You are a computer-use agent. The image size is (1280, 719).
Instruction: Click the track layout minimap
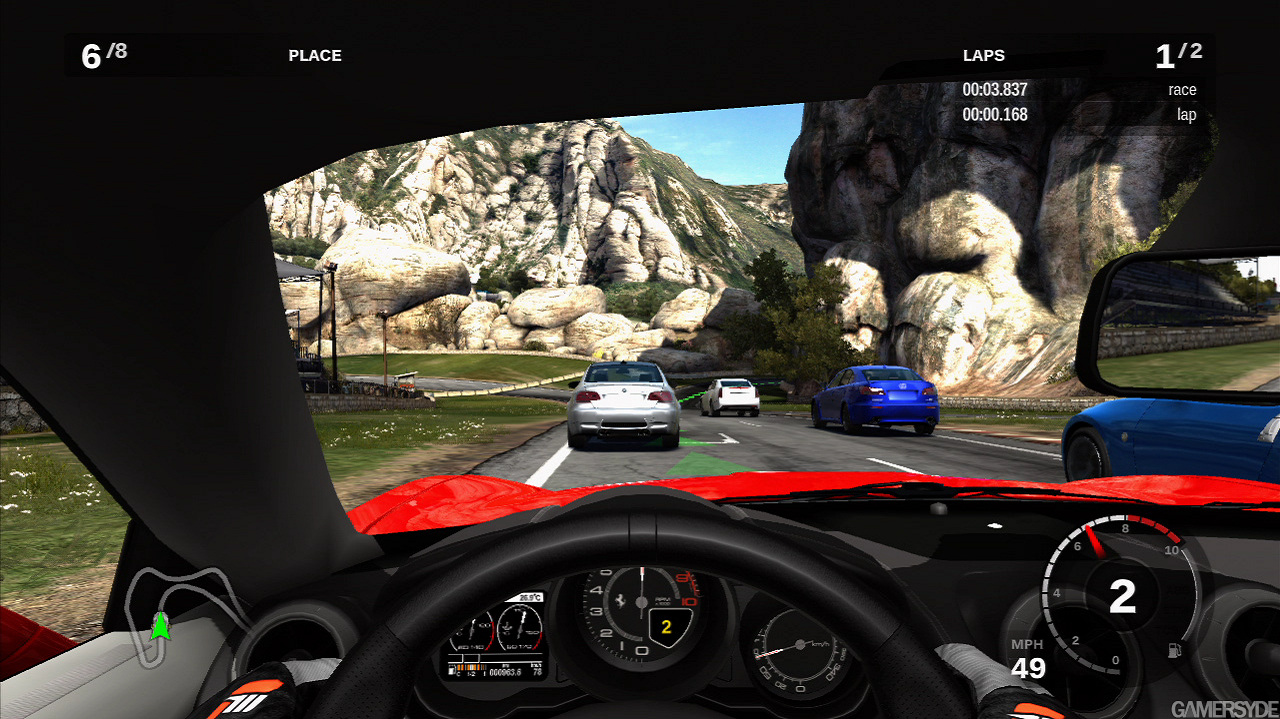click(186, 610)
